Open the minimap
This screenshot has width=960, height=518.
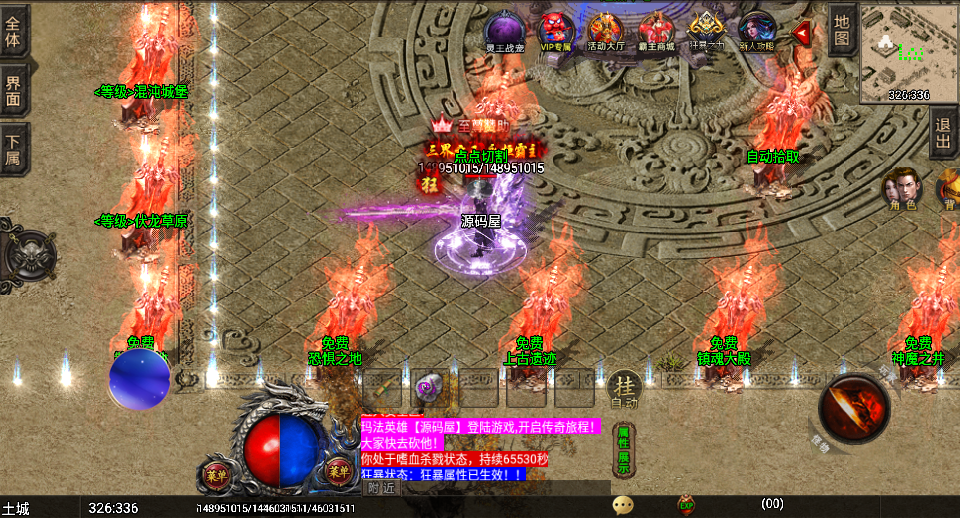point(908,52)
